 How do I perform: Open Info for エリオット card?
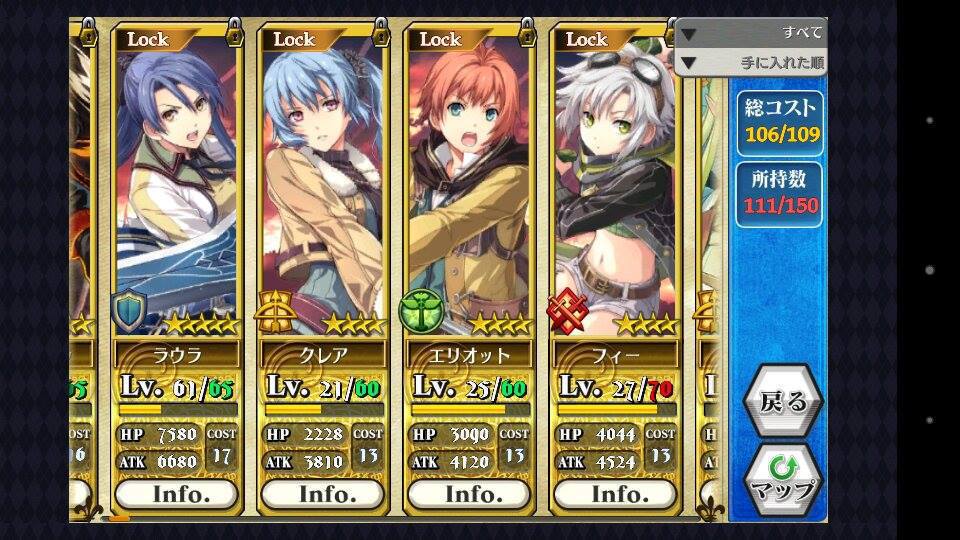[x=468, y=494]
